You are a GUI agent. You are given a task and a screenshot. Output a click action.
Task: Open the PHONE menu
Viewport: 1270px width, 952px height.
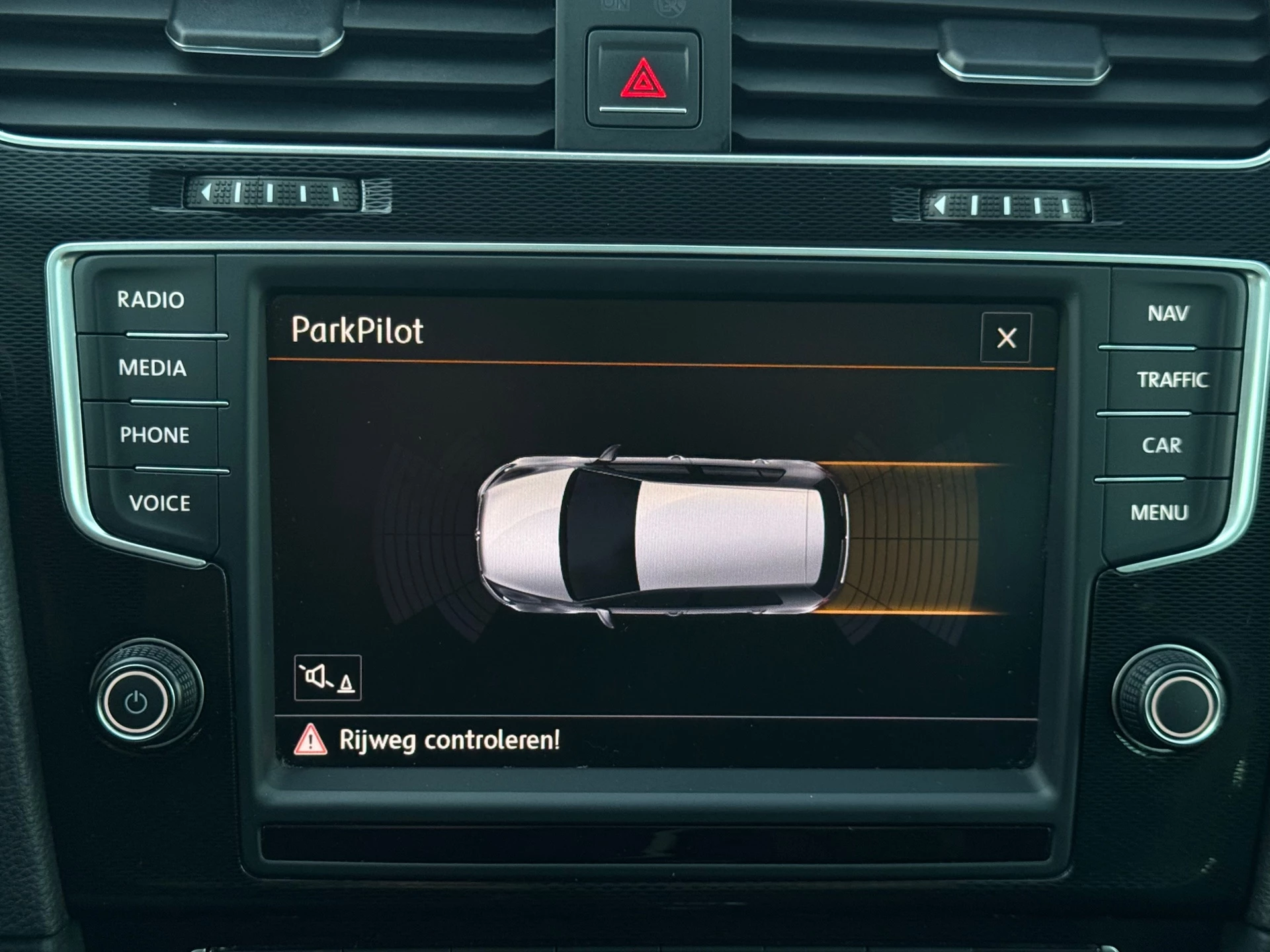154,435
